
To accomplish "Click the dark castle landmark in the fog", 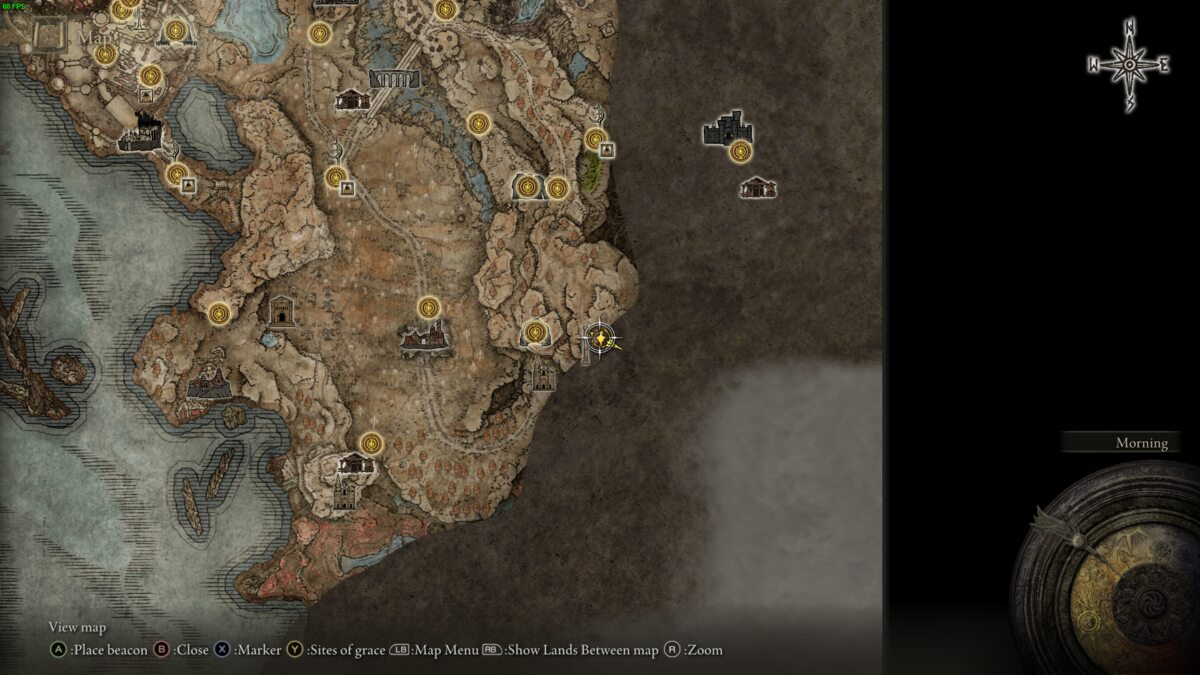I will 726,129.
